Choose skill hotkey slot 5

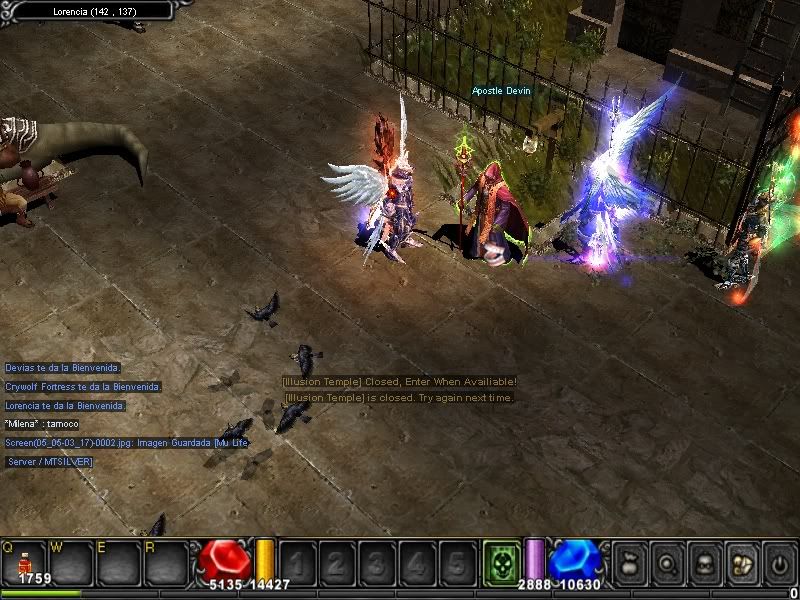click(457, 563)
